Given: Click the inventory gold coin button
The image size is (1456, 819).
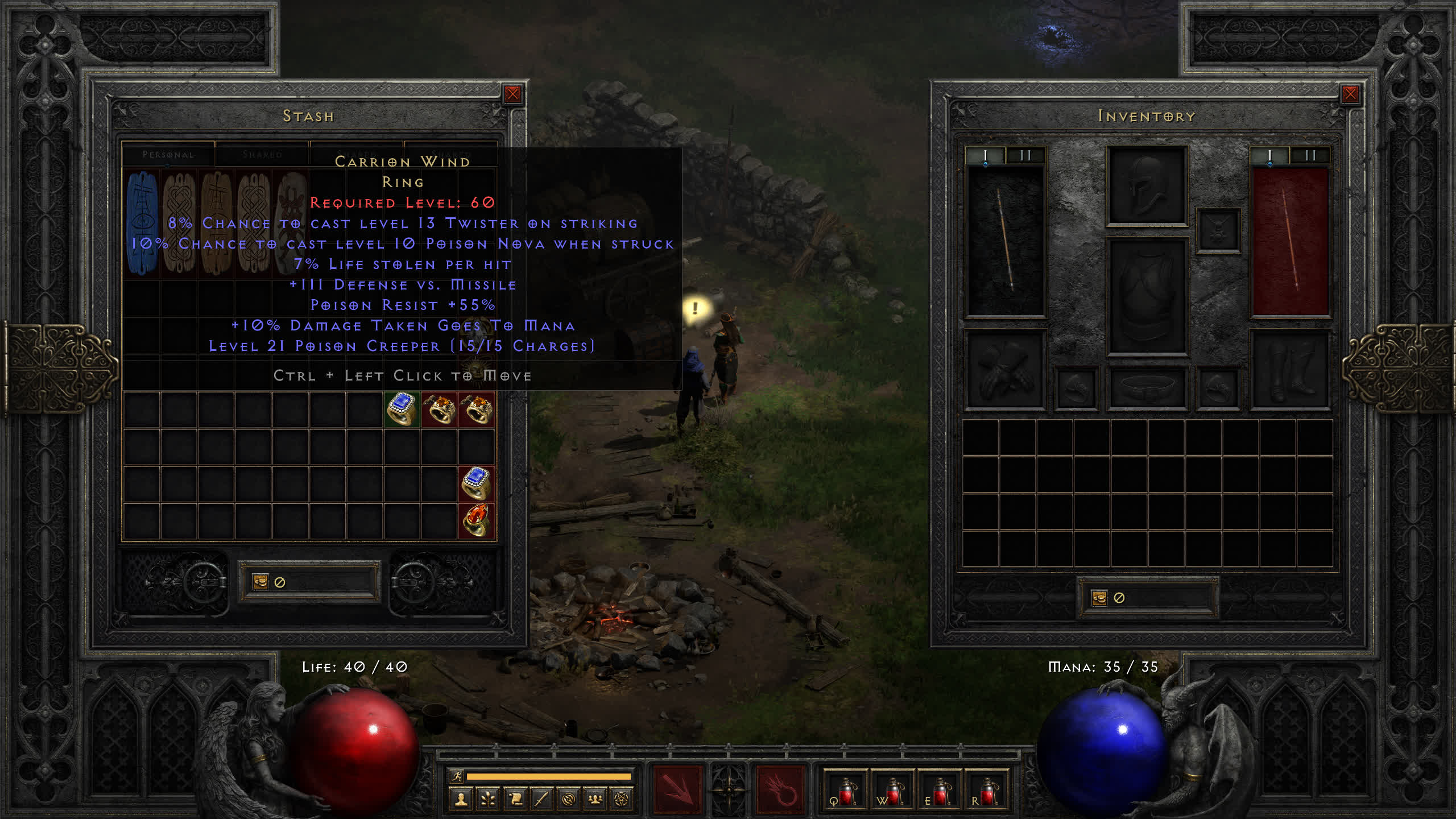Looking at the screenshot, I should pyautogui.click(x=1099, y=598).
